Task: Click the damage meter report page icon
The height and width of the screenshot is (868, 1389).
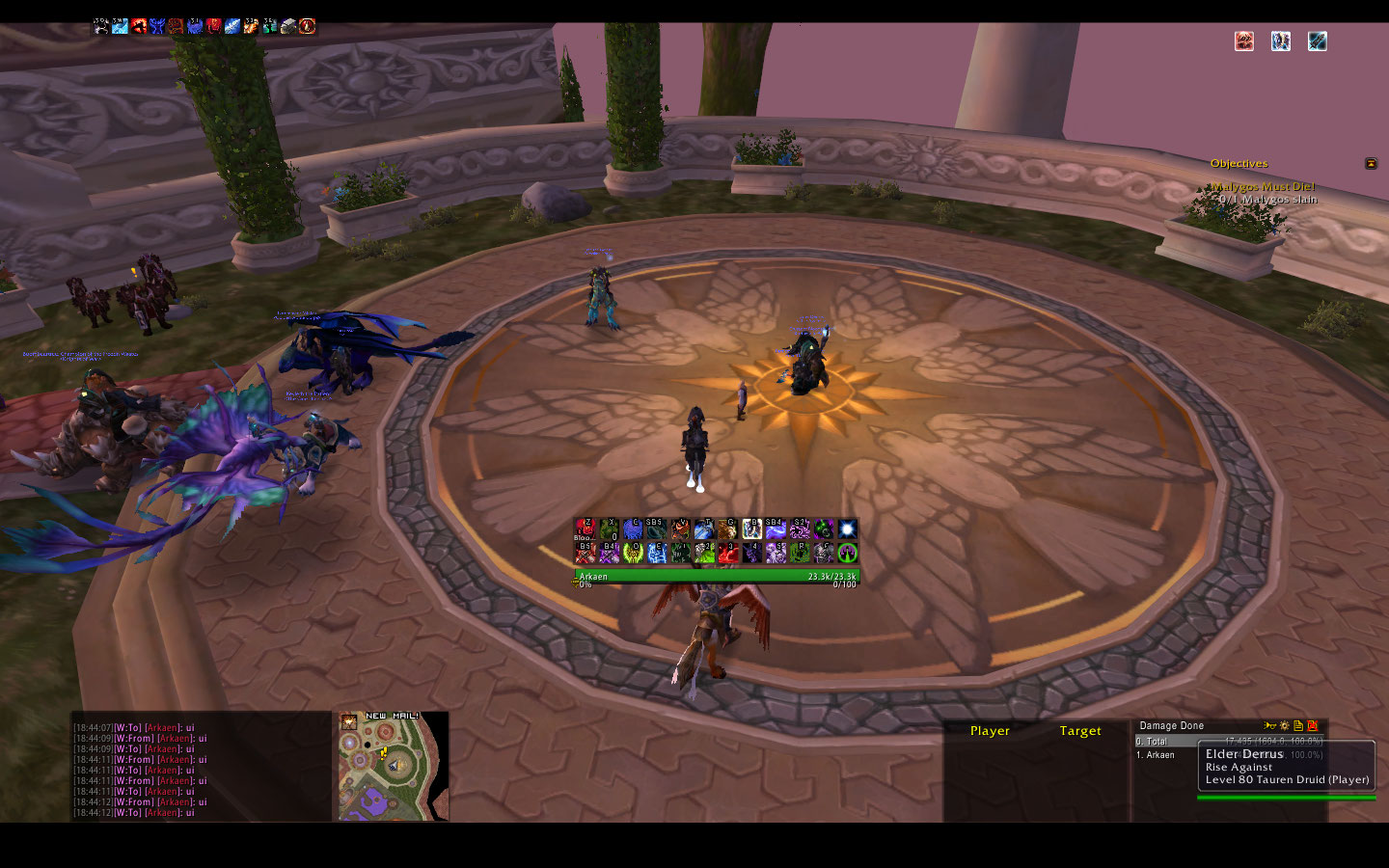Action: [1298, 725]
